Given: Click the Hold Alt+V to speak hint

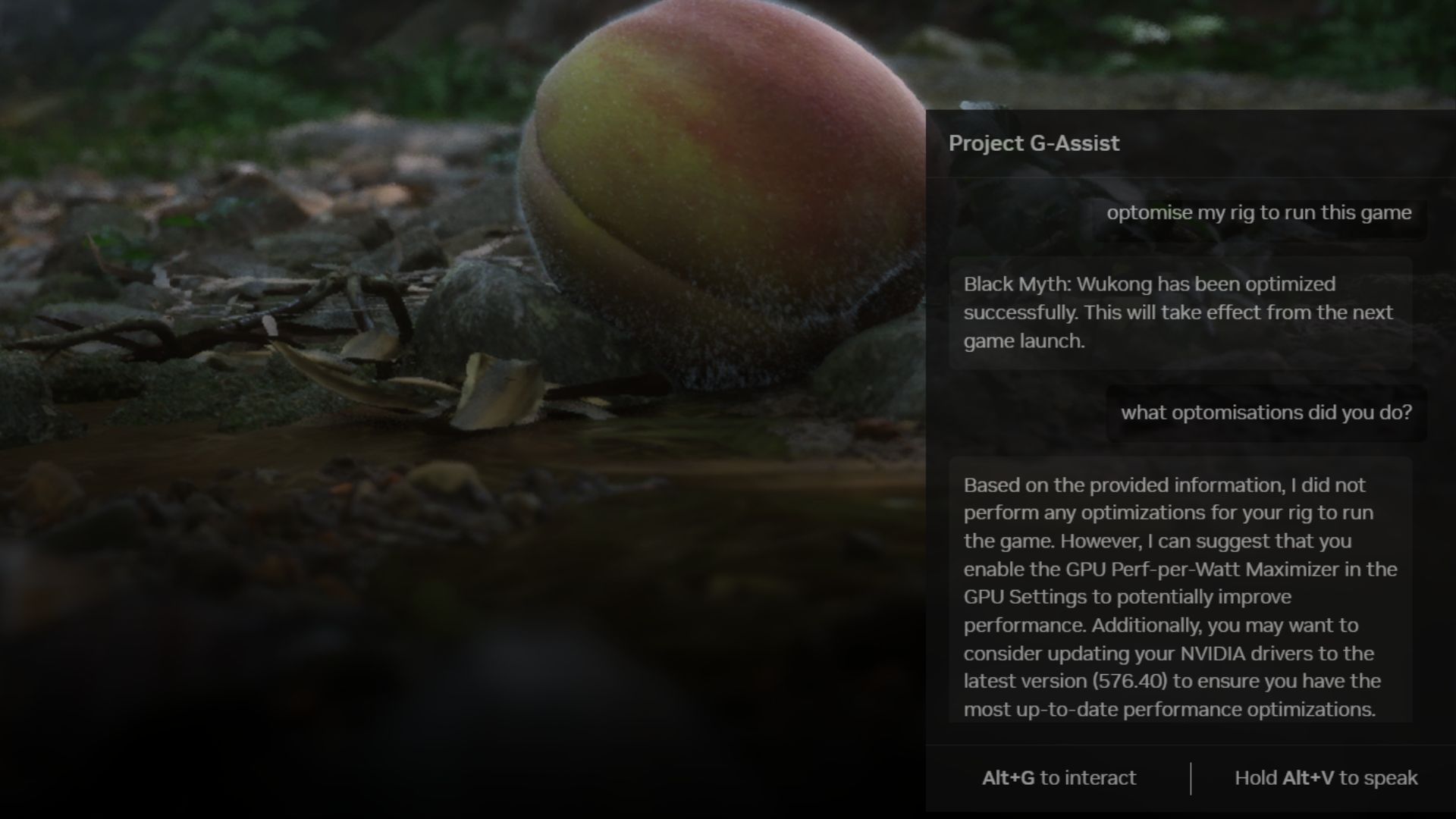Looking at the screenshot, I should tap(1326, 778).
